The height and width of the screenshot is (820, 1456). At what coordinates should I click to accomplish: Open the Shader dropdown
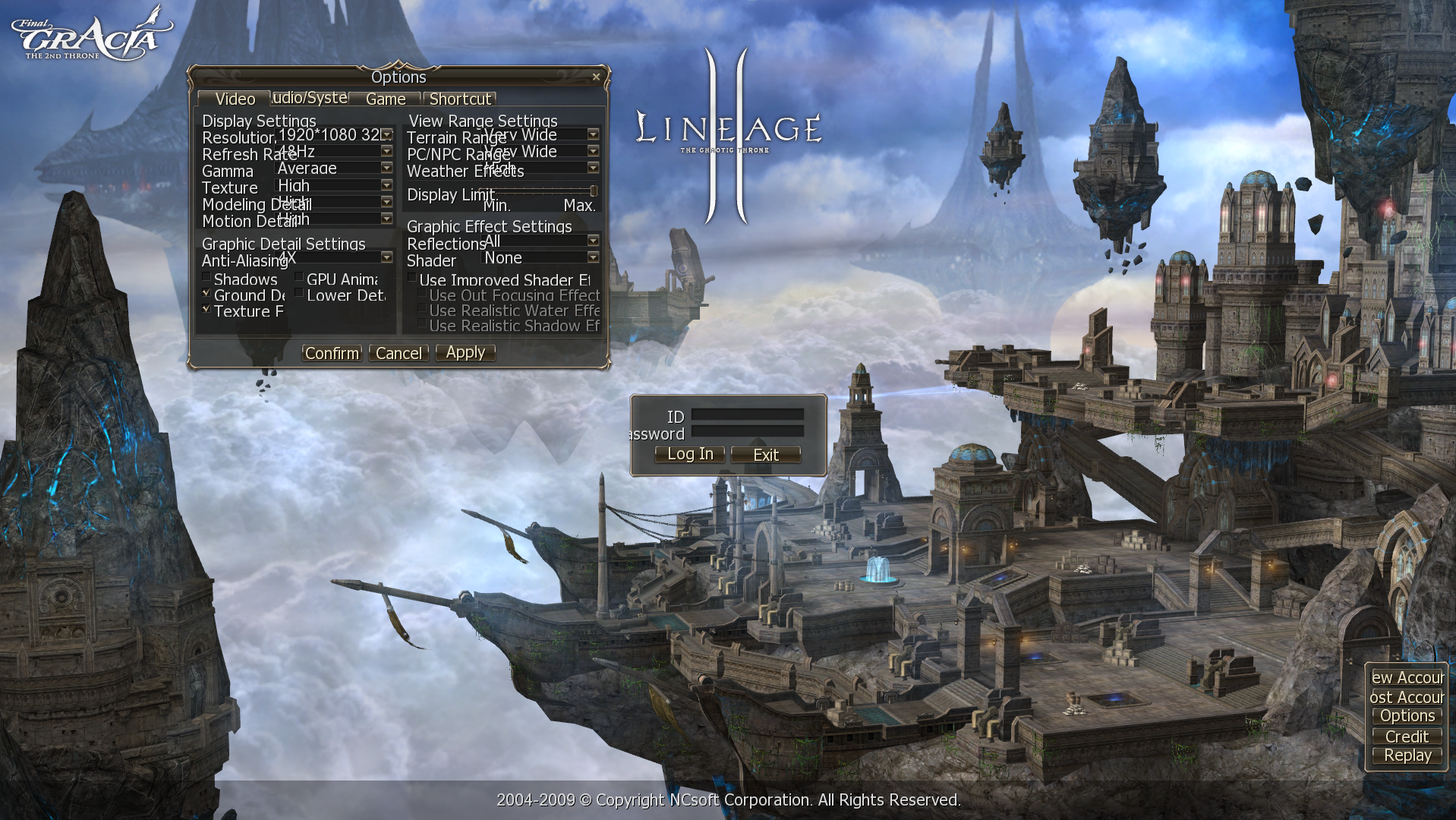(593, 257)
